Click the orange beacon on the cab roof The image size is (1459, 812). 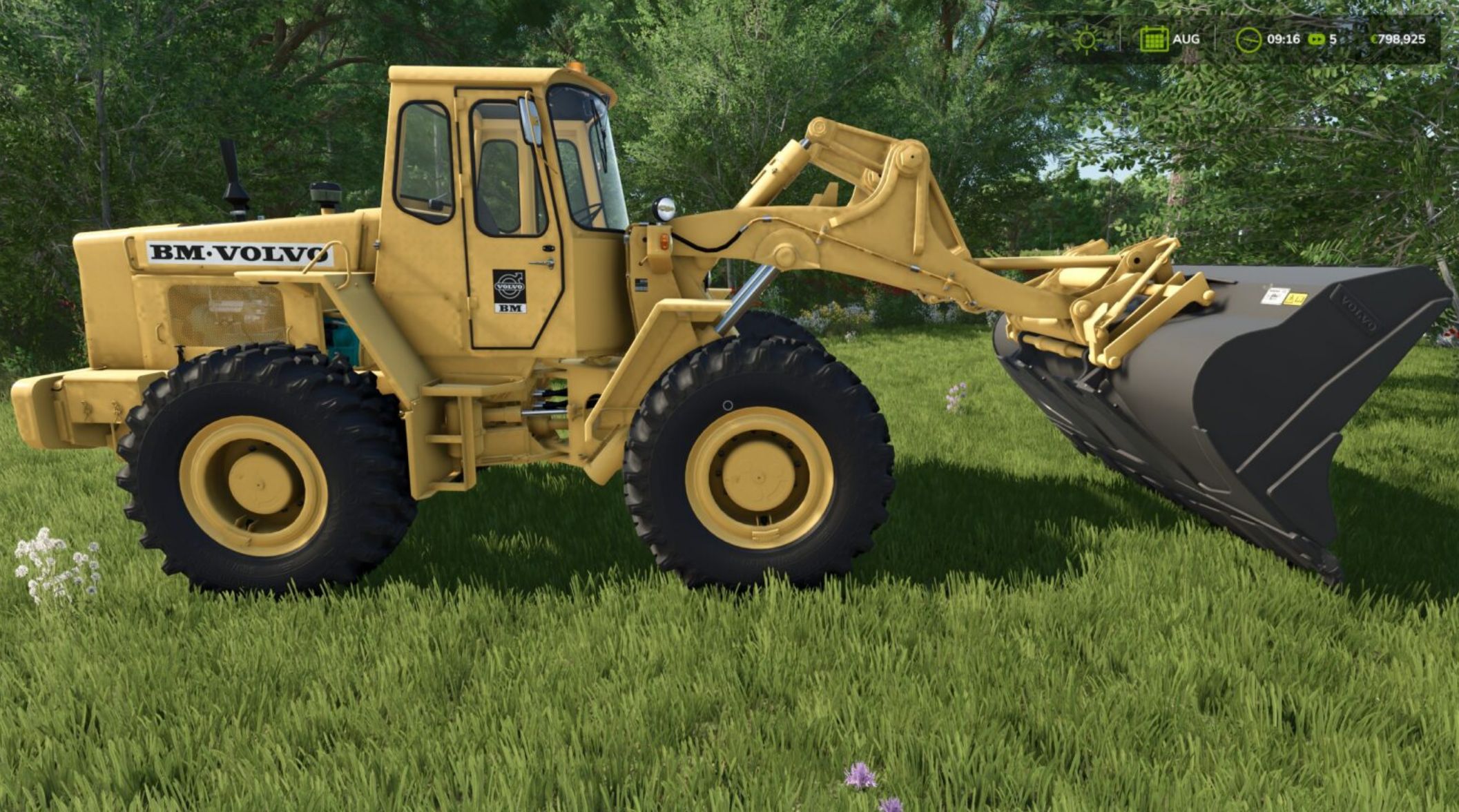[574, 67]
